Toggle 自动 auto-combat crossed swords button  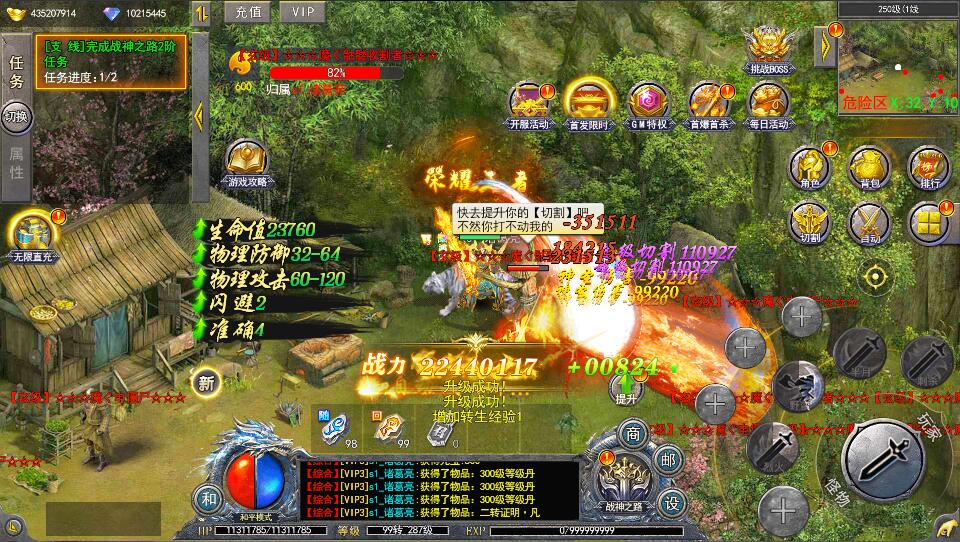(x=869, y=223)
